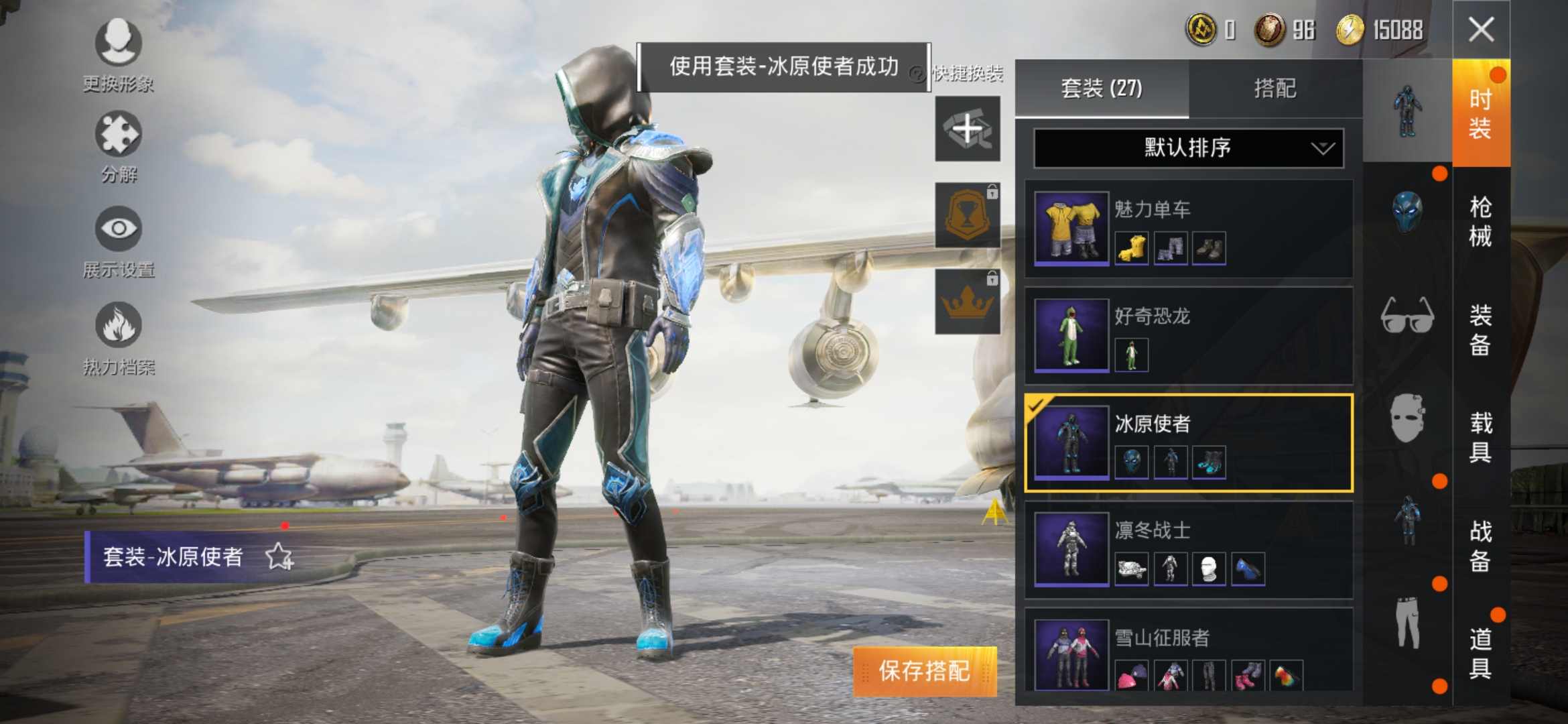This screenshot has height=724, width=1568.
Task: Switch to the 枪械 weapons tab
Action: pos(1480,221)
